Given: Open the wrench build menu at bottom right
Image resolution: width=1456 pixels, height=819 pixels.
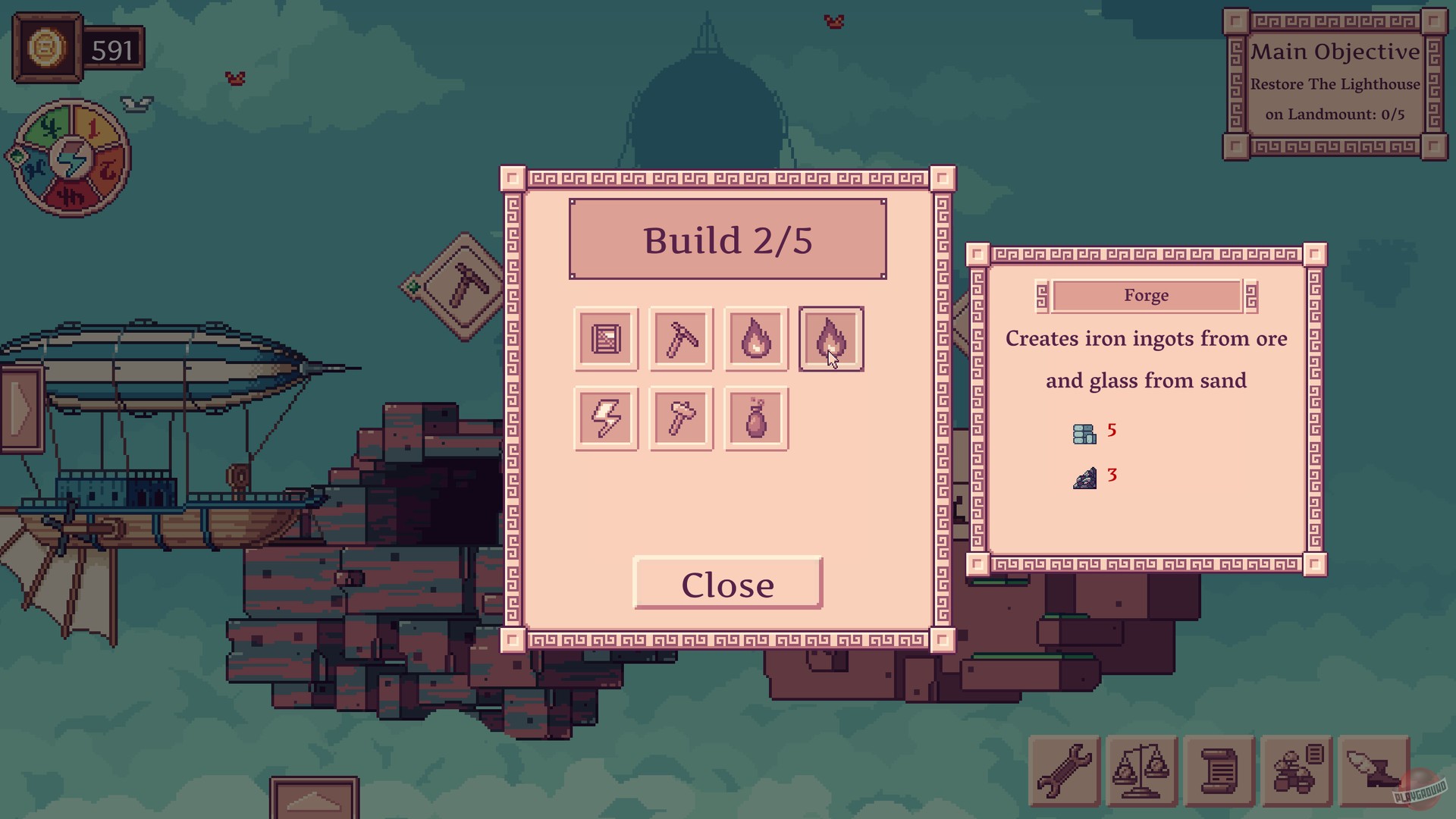Looking at the screenshot, I should coord(1065,770).
